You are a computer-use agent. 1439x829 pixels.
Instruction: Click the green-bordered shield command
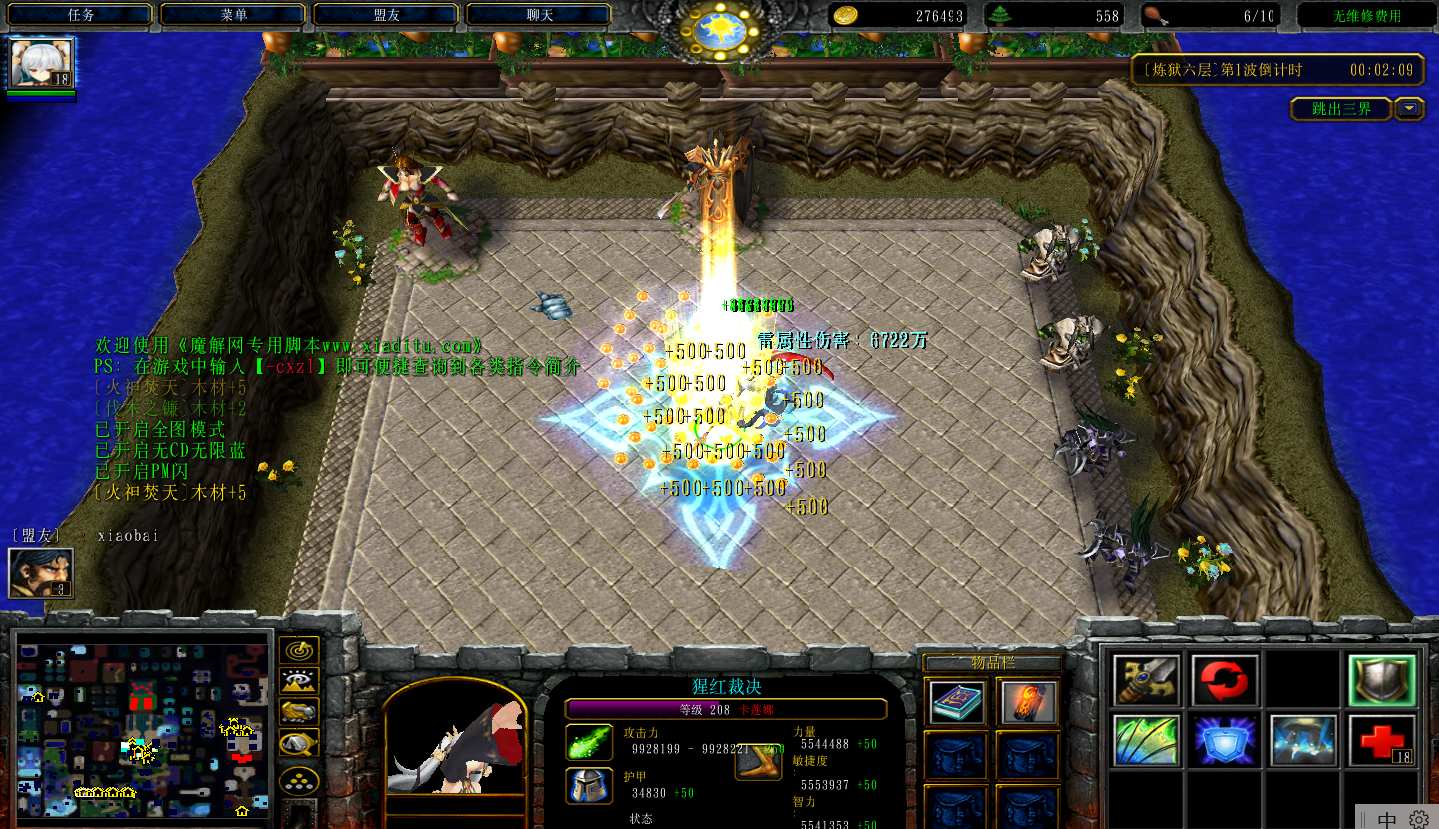click(x=1382, y=681)
